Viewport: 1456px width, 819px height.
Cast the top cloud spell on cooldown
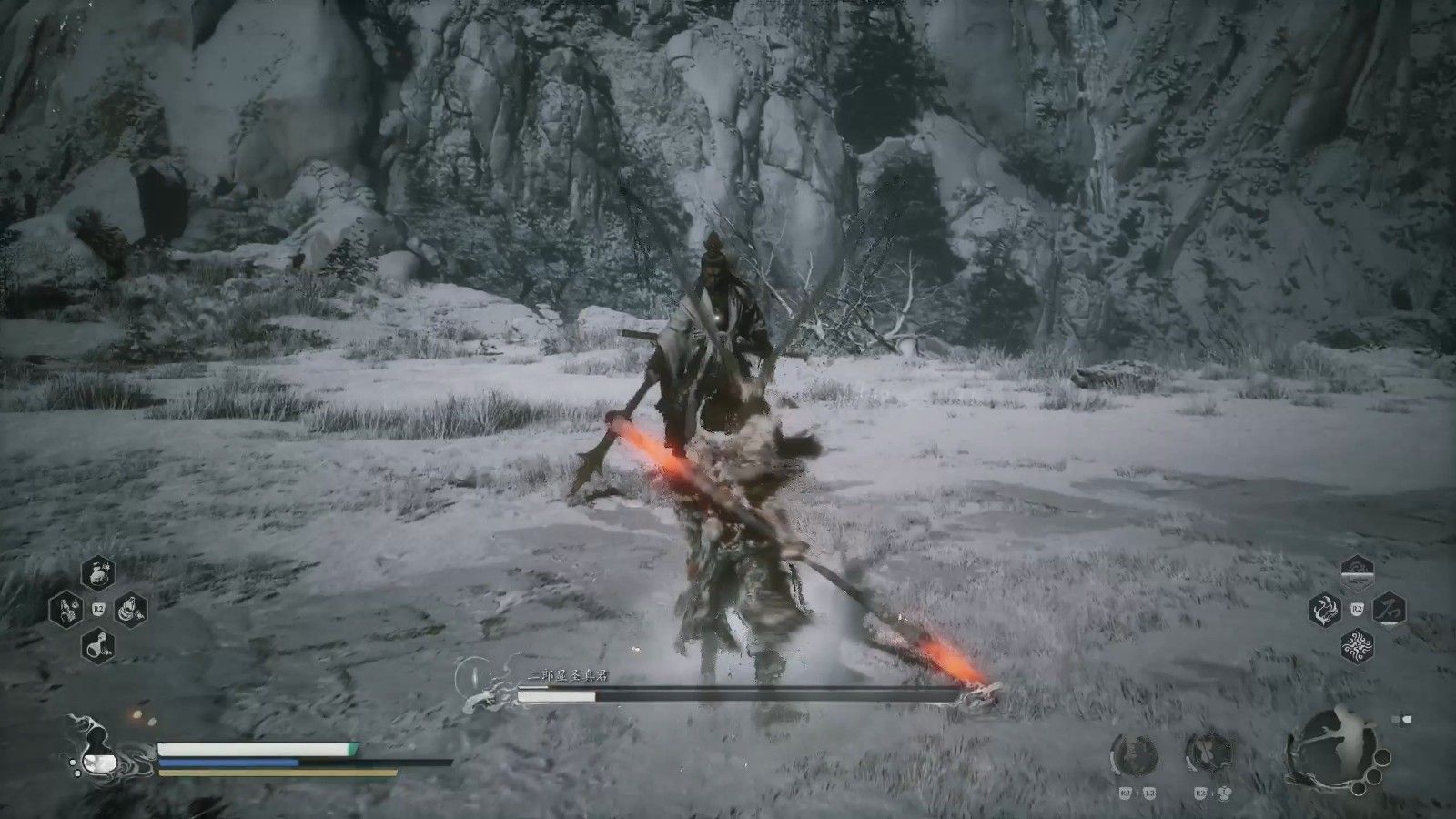[1358, 571]
